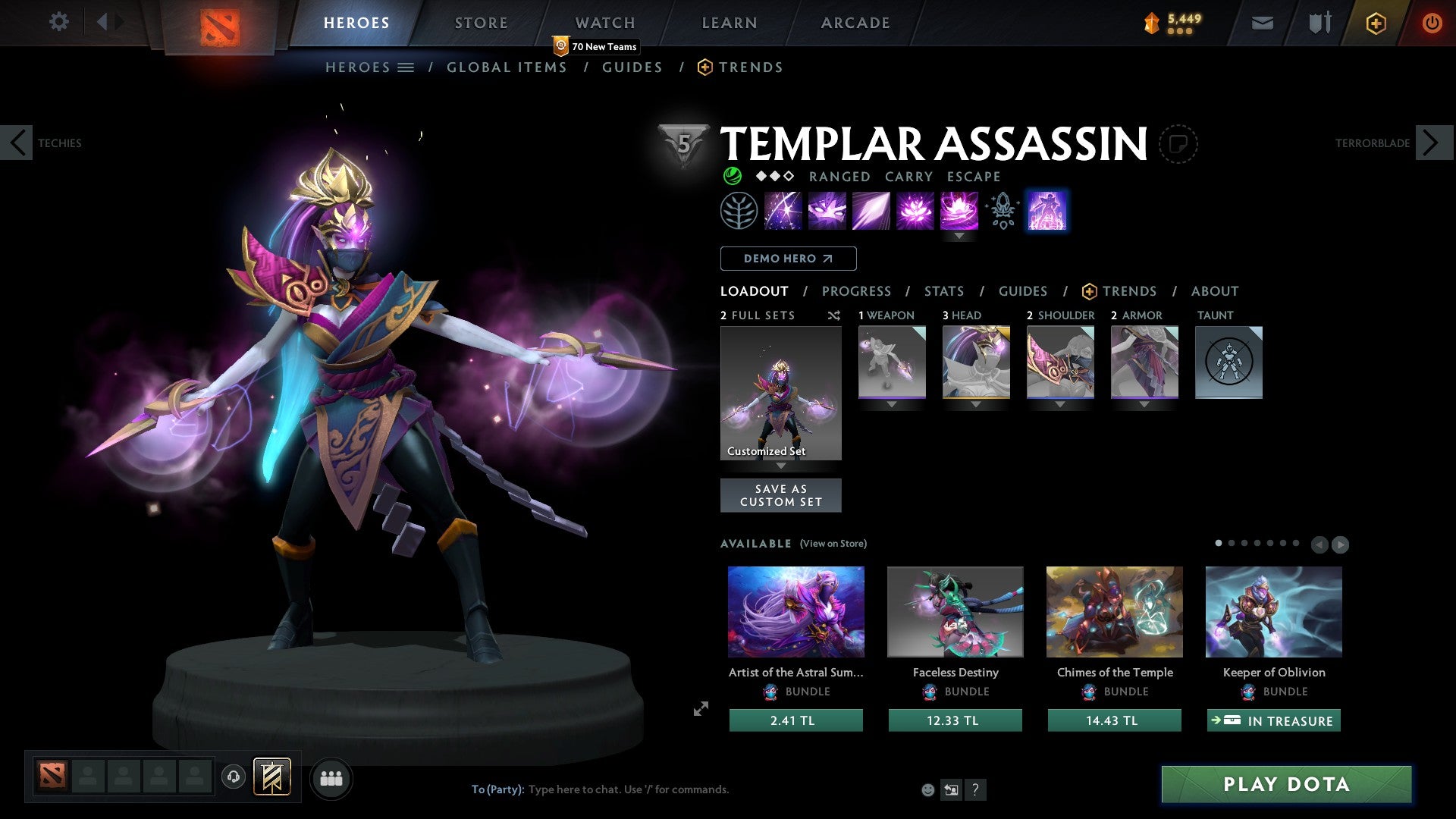Toggle the selected hero persona portrait
The height and width of the screenshot is (819, 1456).
[x=1047, y=211]
